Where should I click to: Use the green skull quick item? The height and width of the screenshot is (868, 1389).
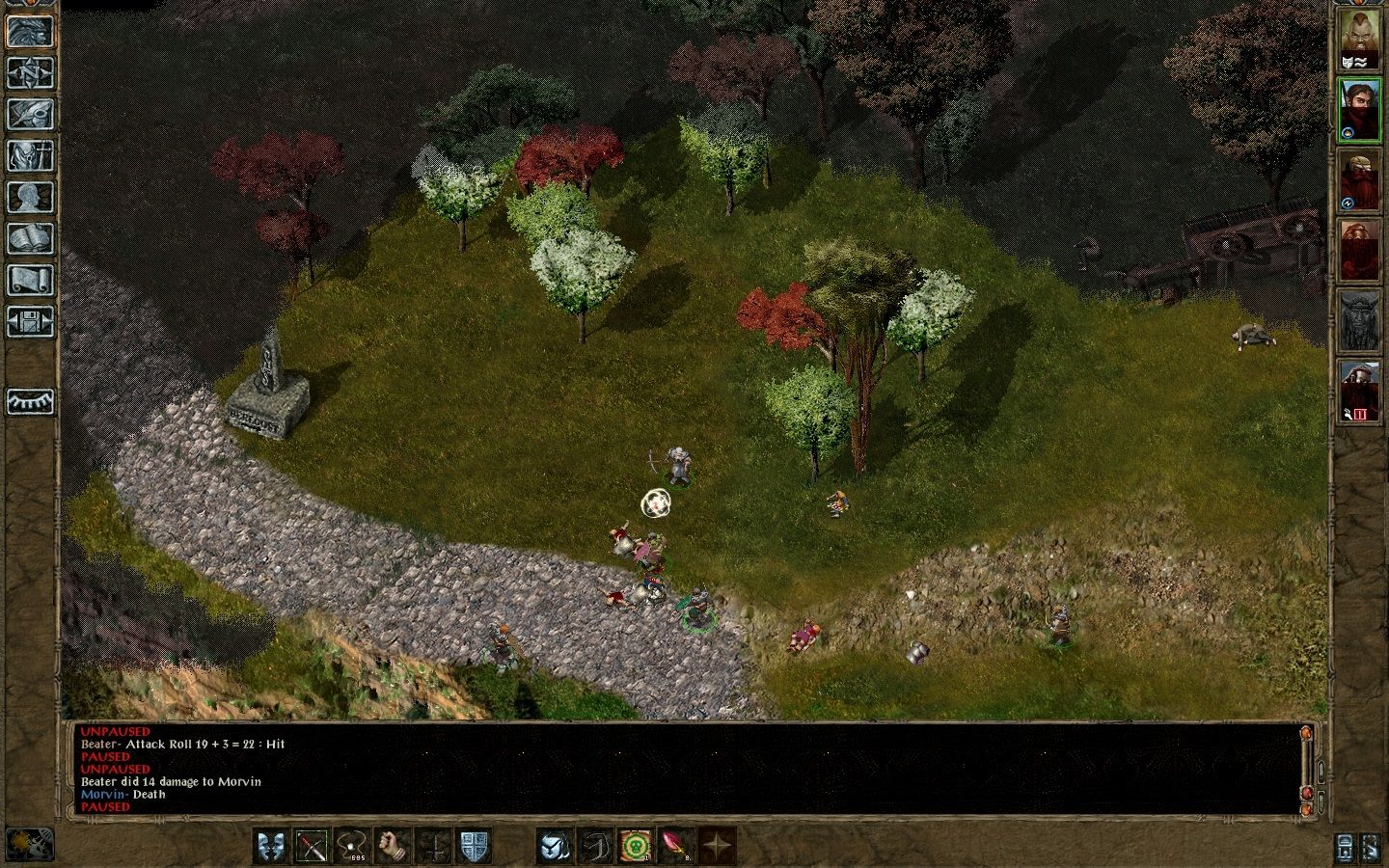click(635, 846)
